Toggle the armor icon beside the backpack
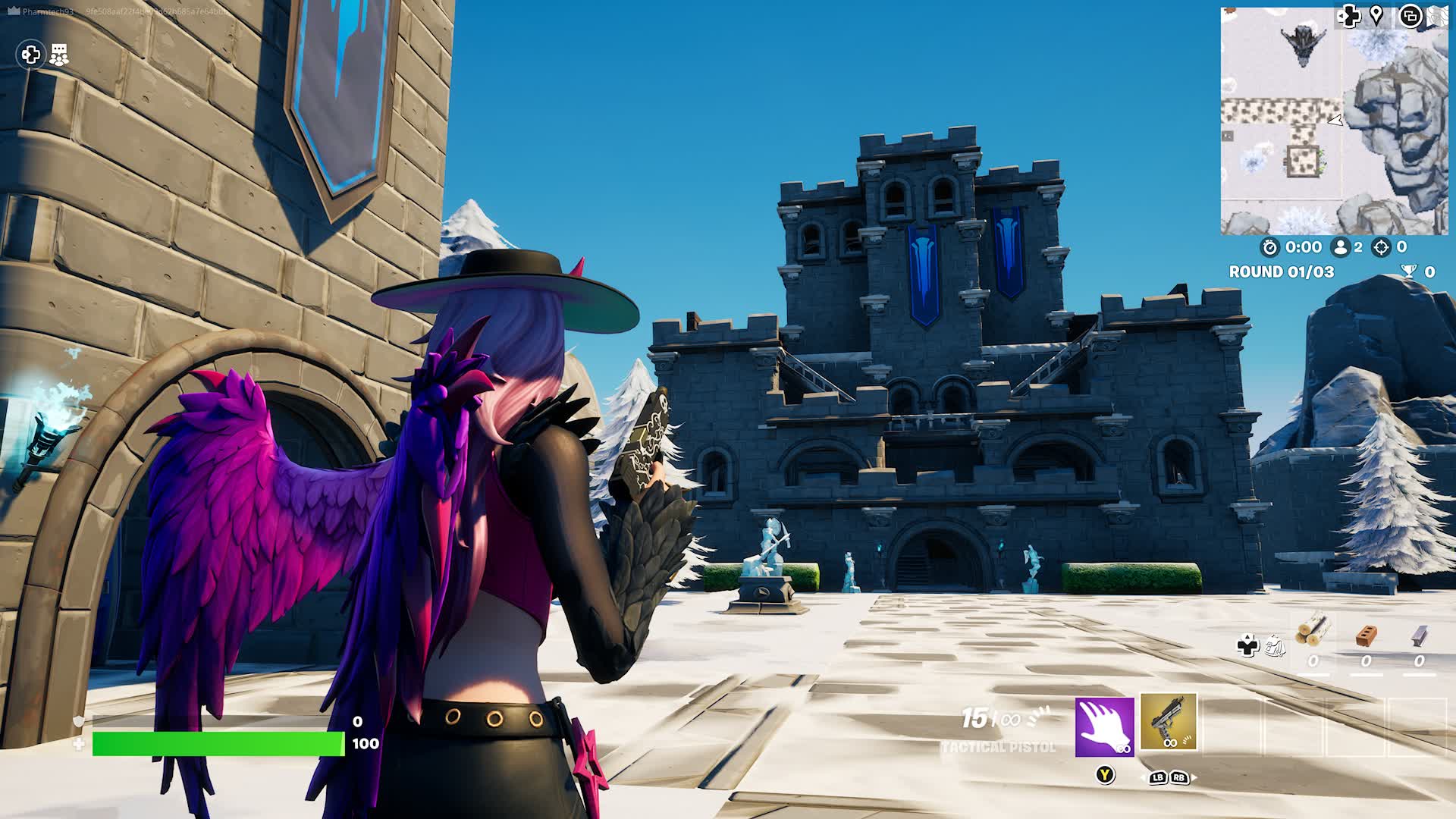1456x819 pixels. click(x=1247, y=645)
